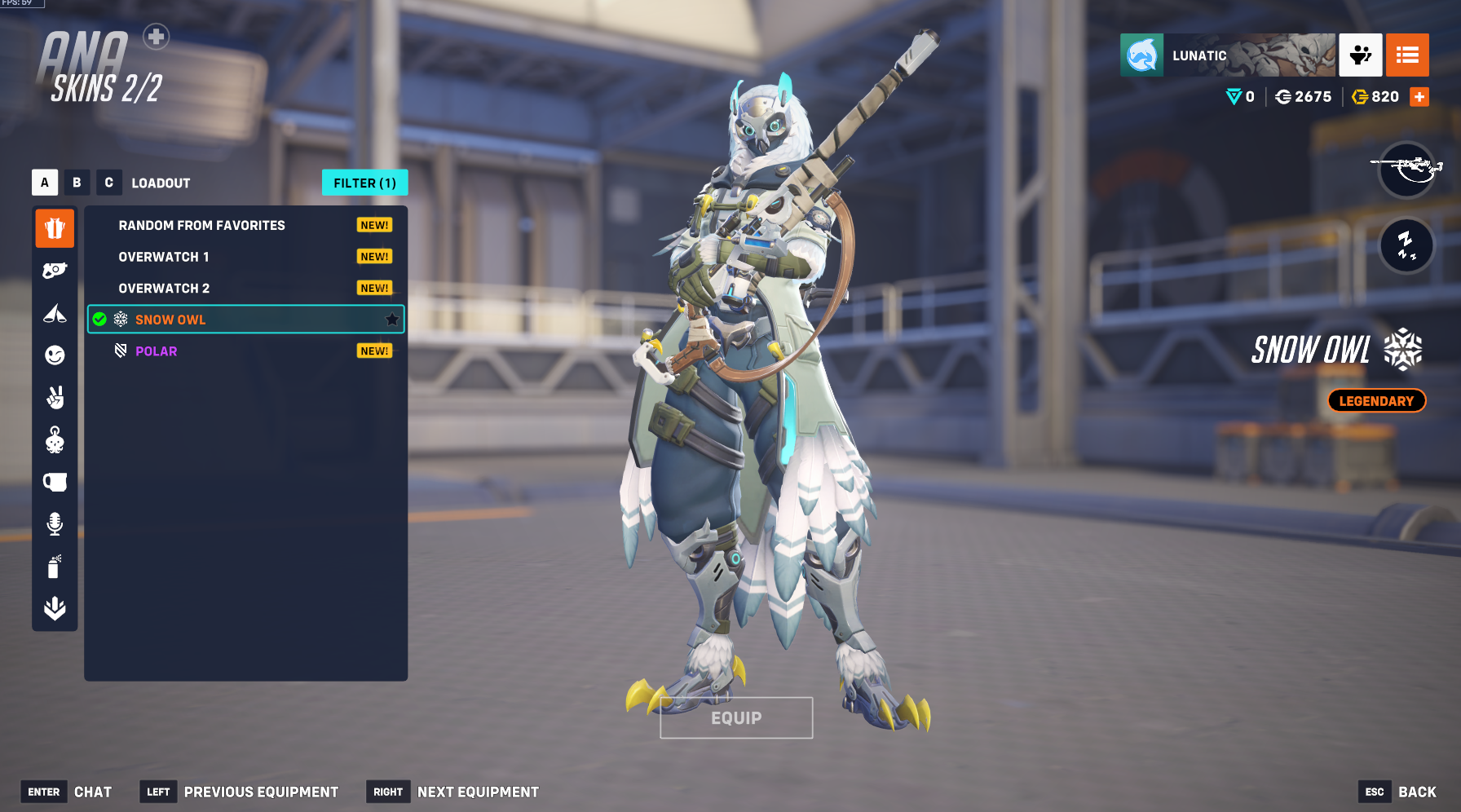Switch to loadout B
The height and width of the screenshot is (812, 1461).
click(x=77, y=183)
